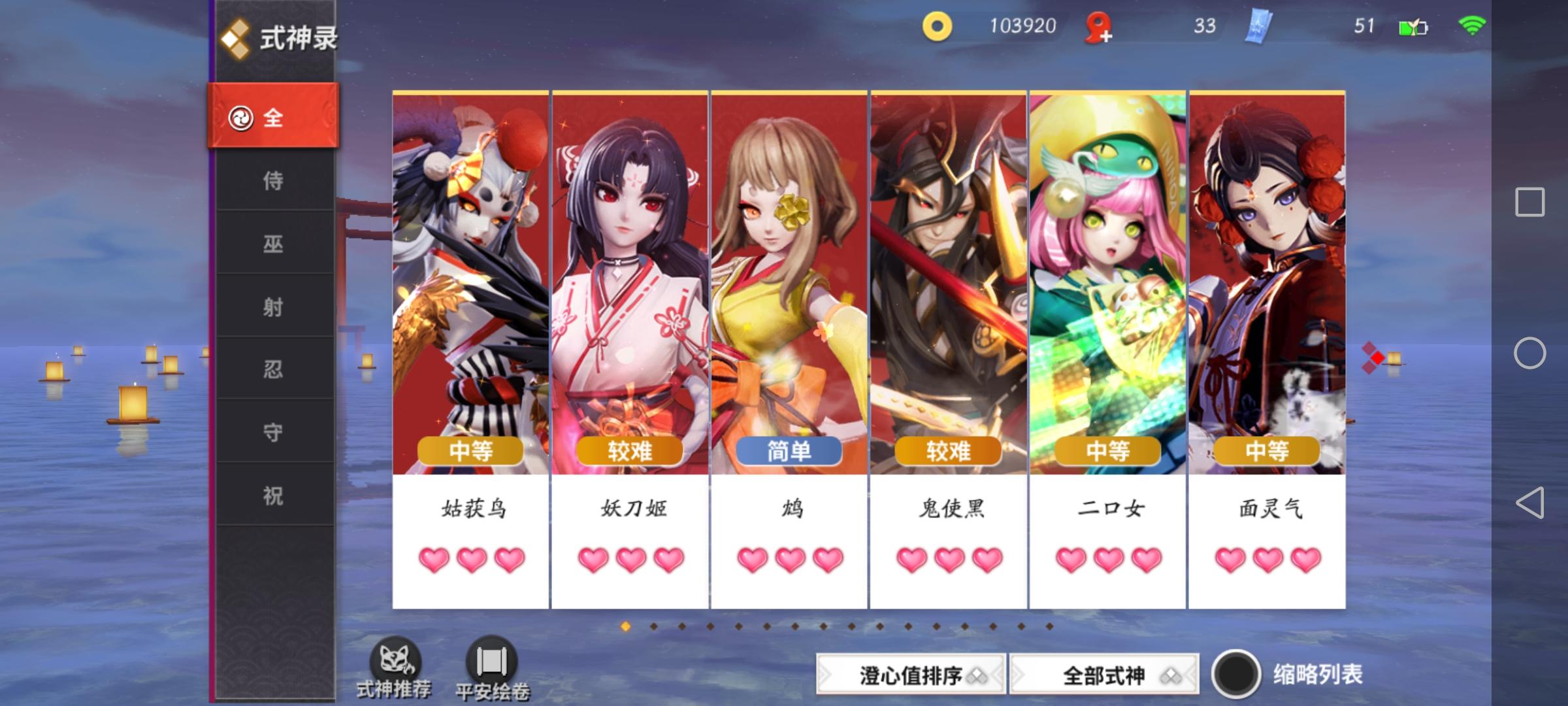This screenshot has width=1568, height=706.
Task: Switch to the 忍 tab
Action: (274, 369)
